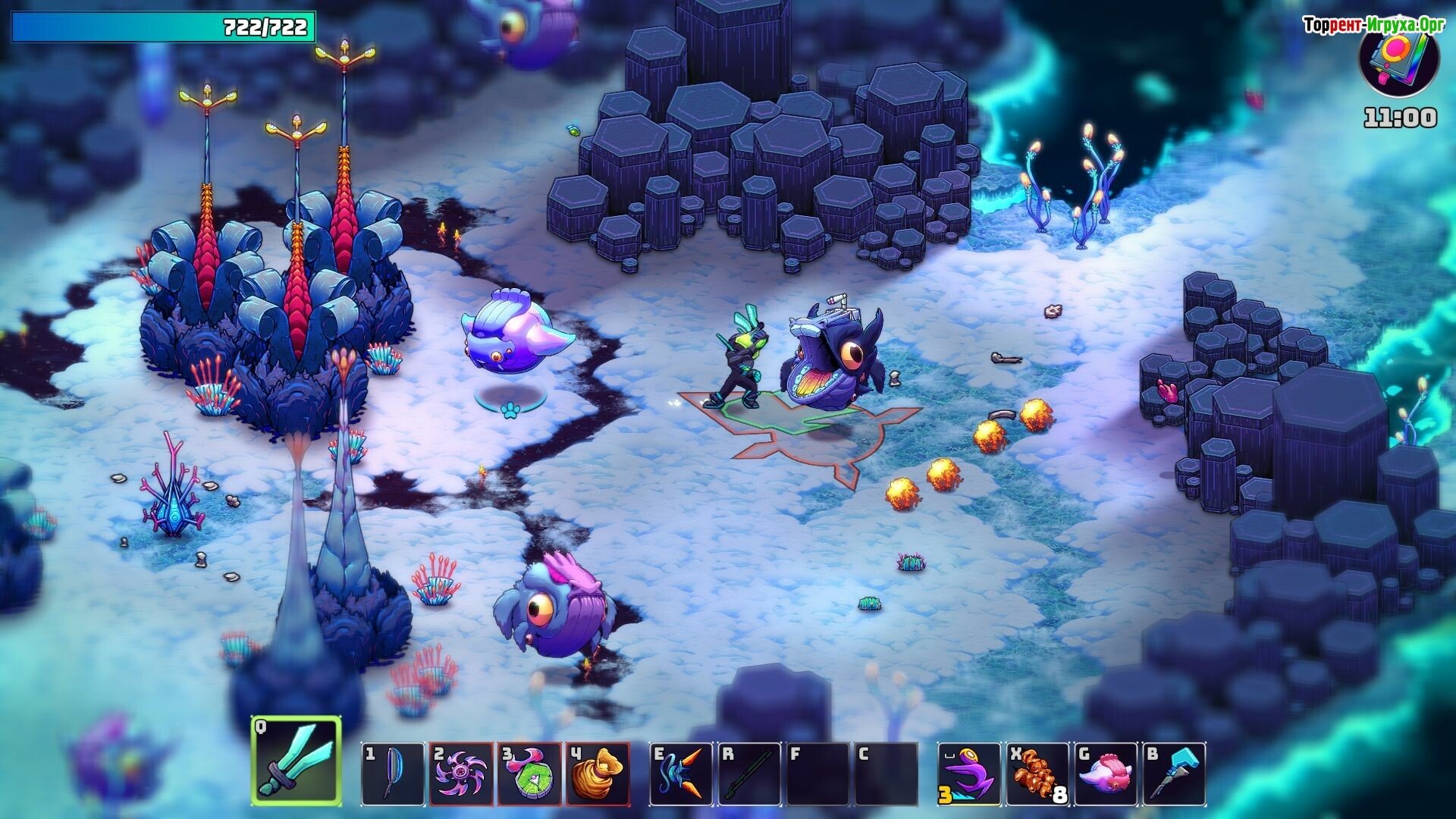Image resolution: width=1456 pixels, height=819 pixels.
Task: Pick the teal hammer build tool
Action: 1174,773
